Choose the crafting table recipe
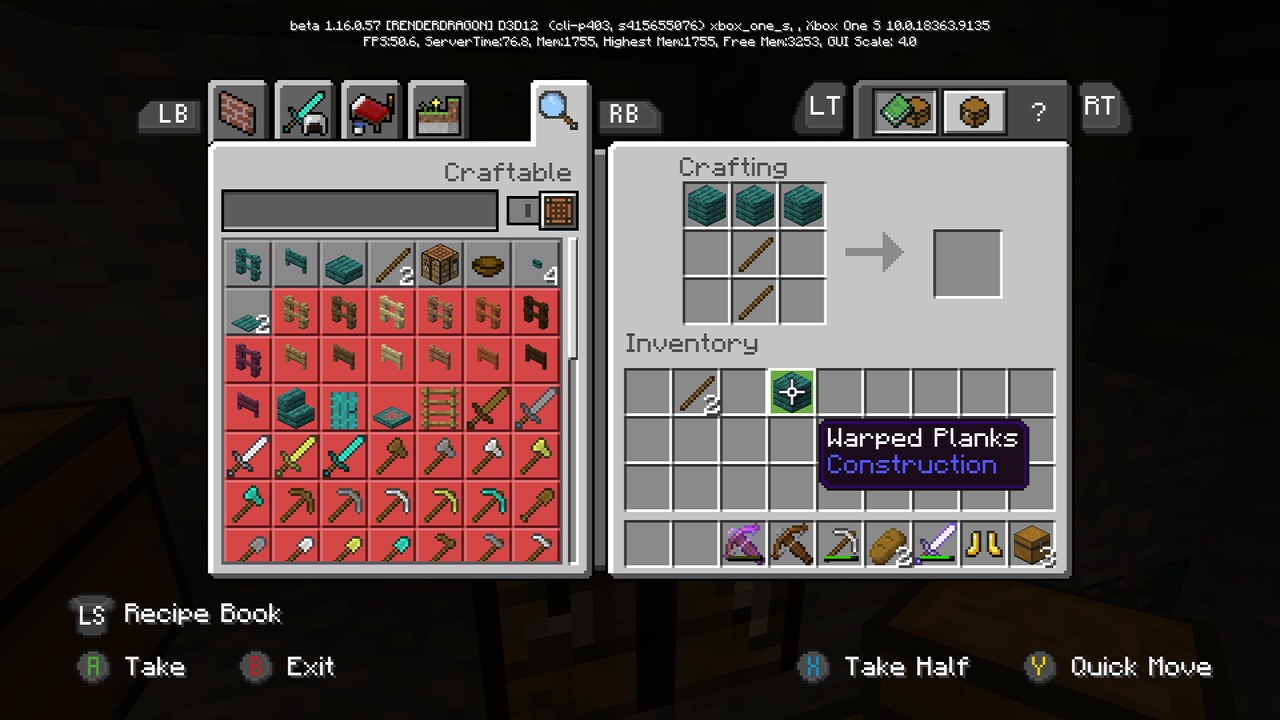Viewport: 1280px width, 720px height. click(440, 265)
